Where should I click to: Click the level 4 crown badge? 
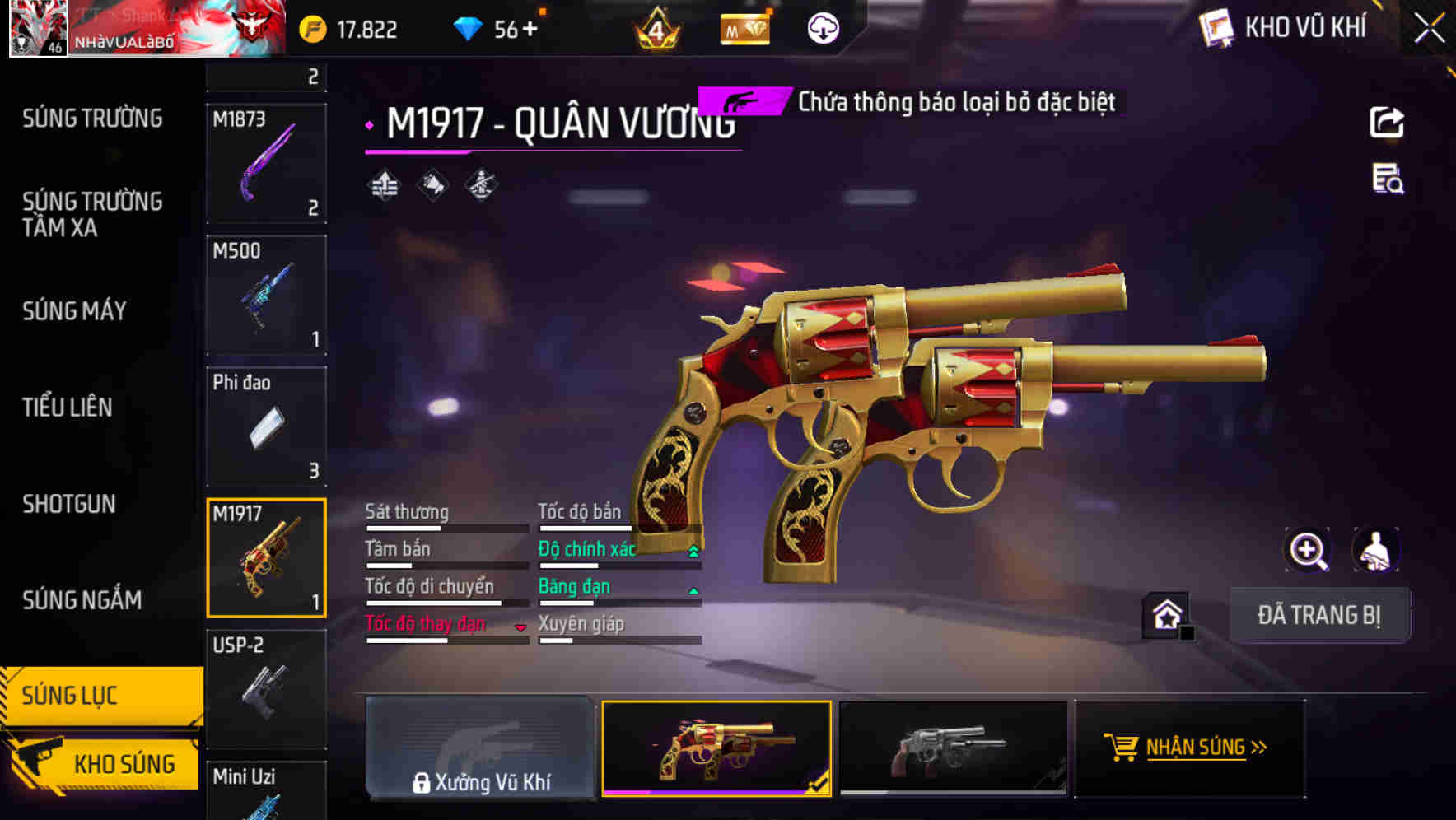[x=656, y=28]
